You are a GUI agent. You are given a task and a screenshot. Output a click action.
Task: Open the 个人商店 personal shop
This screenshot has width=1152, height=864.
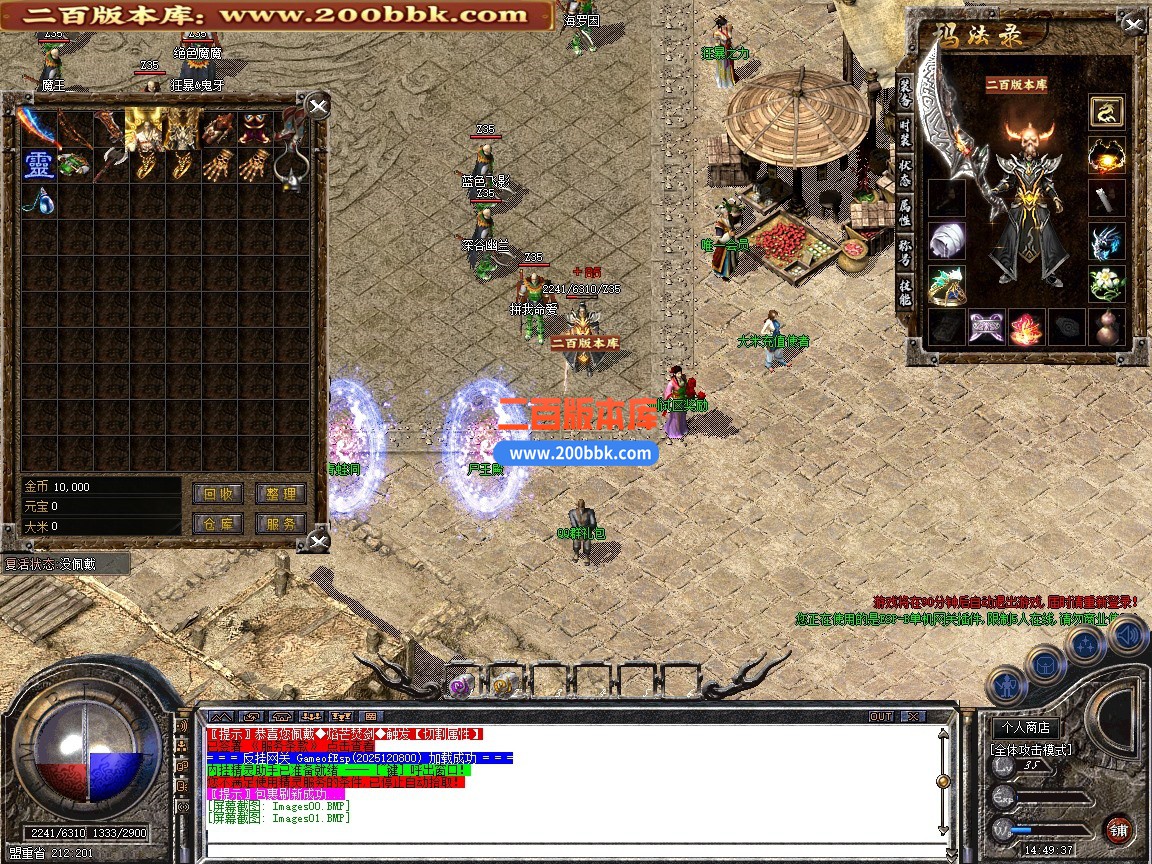1027,727
